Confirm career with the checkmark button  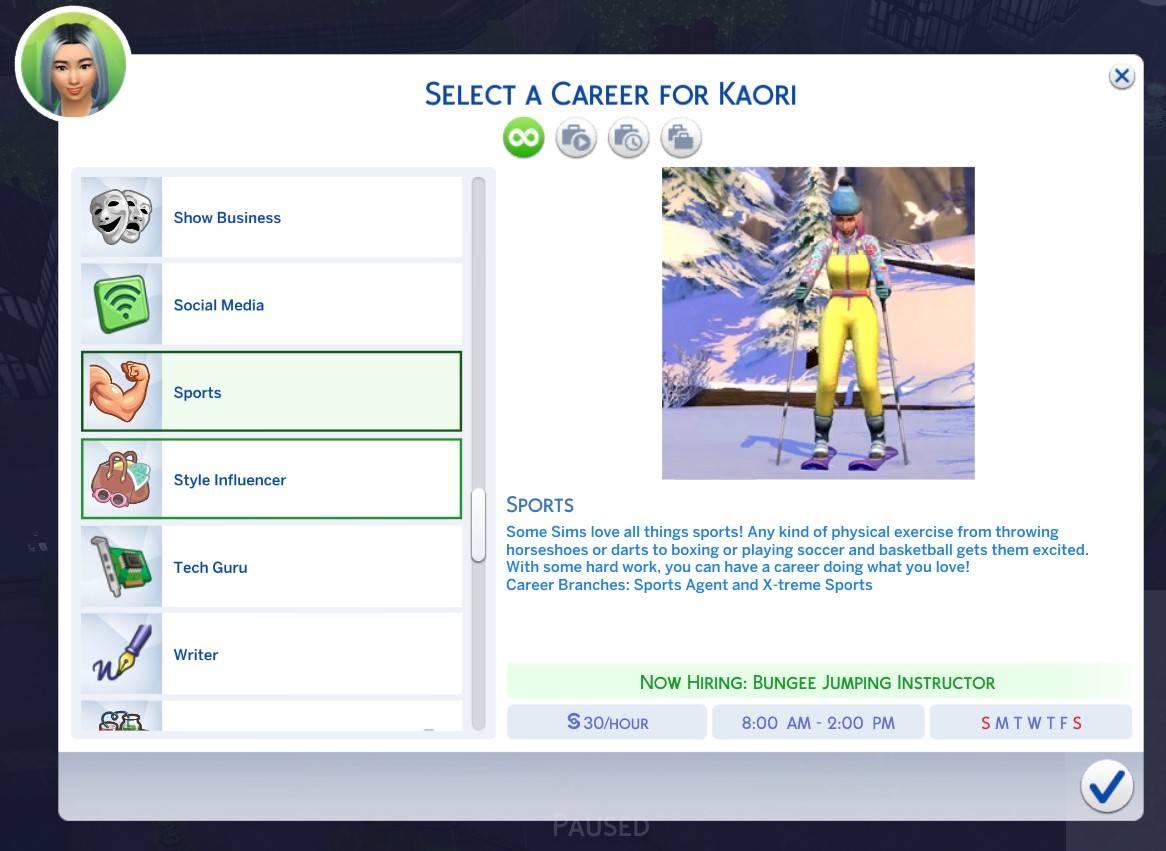pos(1107,787)
